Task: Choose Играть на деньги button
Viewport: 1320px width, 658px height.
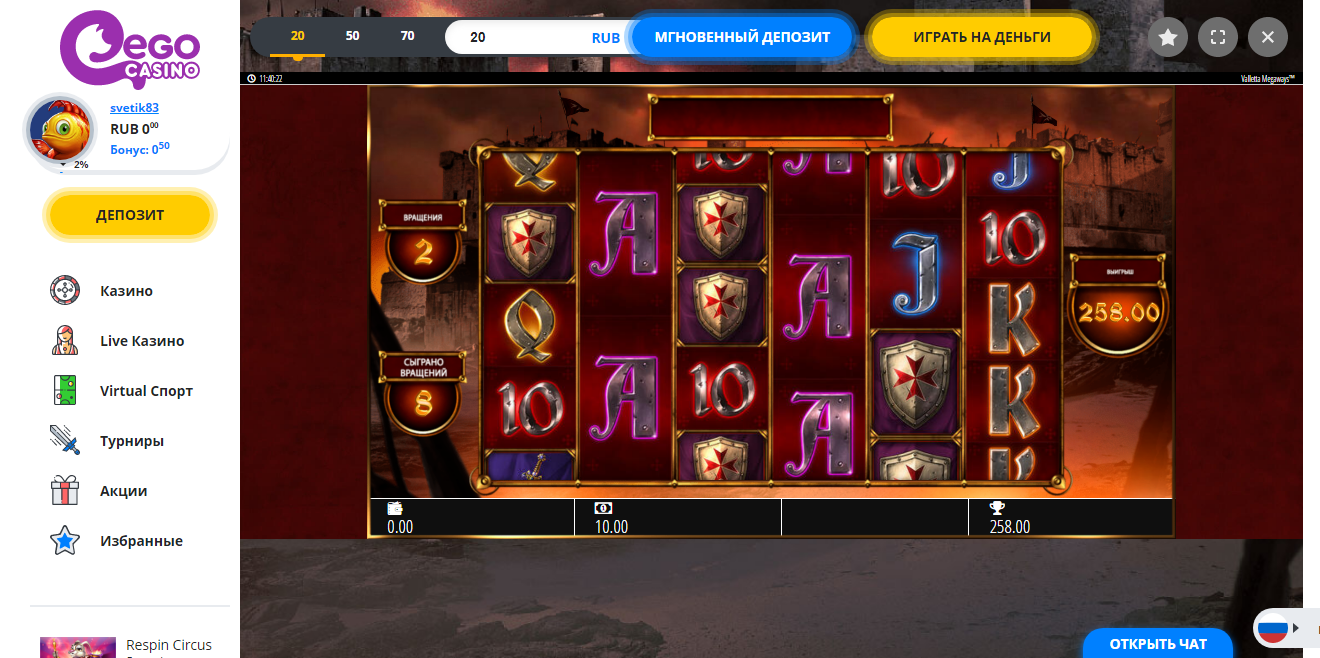Action: 981,37
